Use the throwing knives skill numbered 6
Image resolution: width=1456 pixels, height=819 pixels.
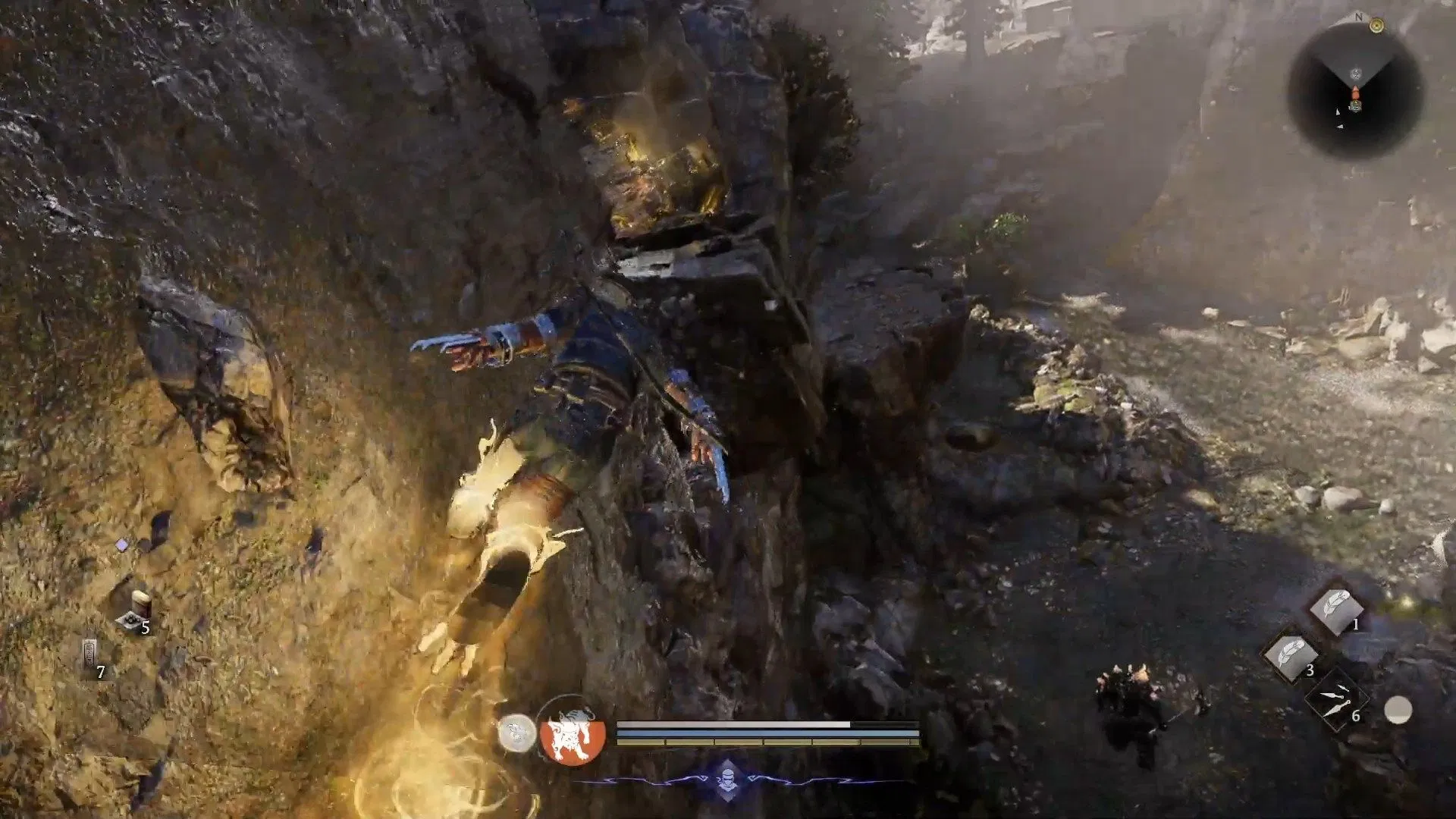(1335, 699)
